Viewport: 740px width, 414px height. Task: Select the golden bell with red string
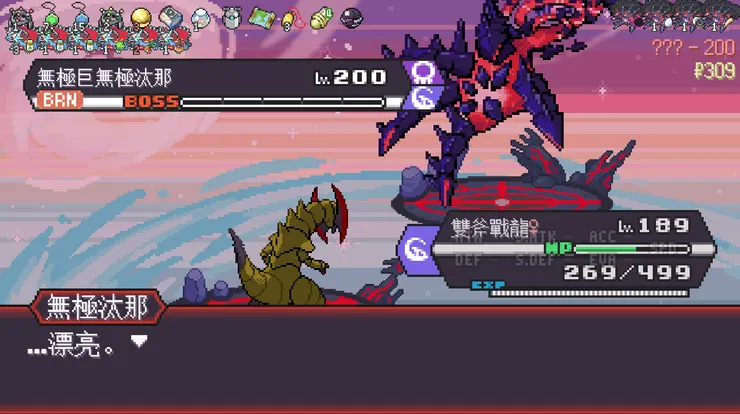[292, 18]
